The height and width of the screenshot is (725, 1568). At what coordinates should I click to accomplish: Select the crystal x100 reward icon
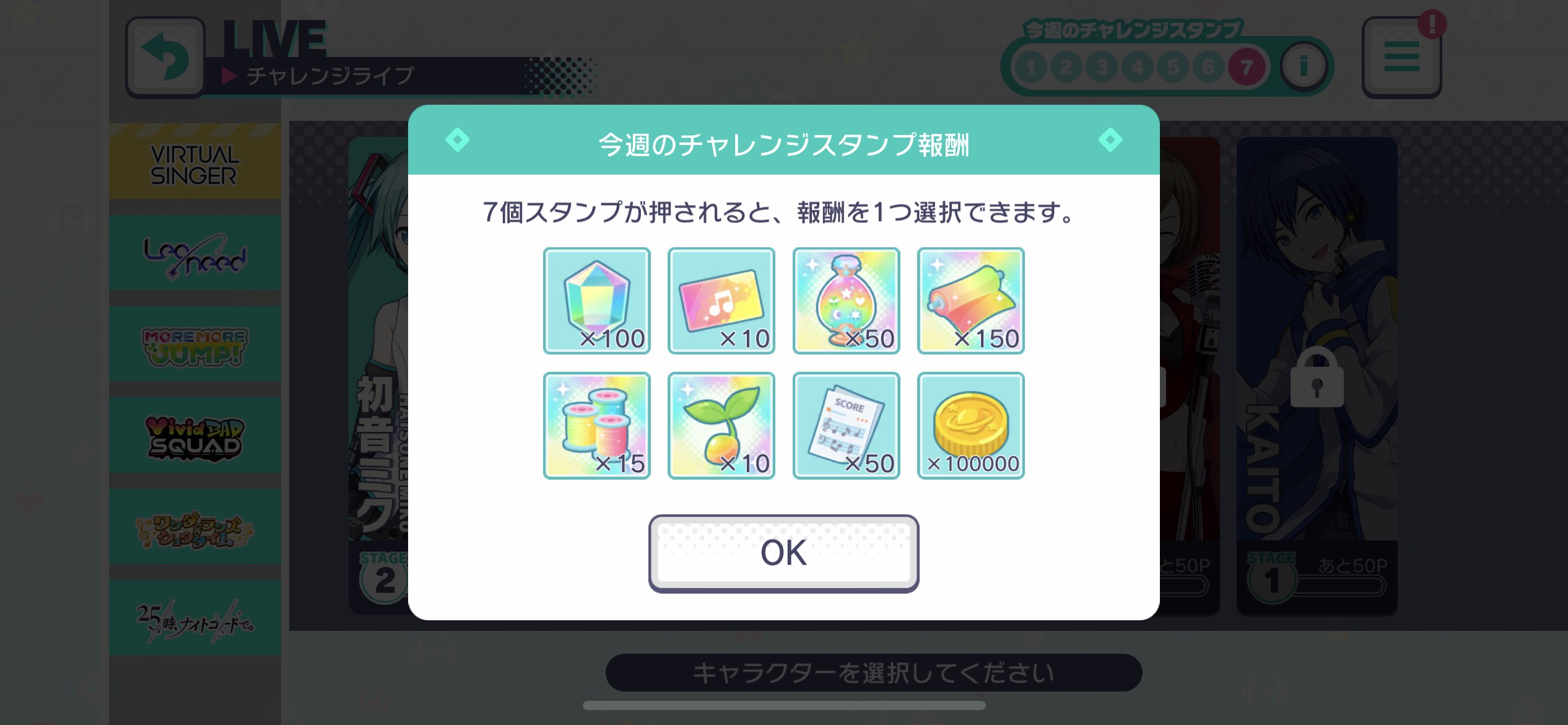(596, 301)
